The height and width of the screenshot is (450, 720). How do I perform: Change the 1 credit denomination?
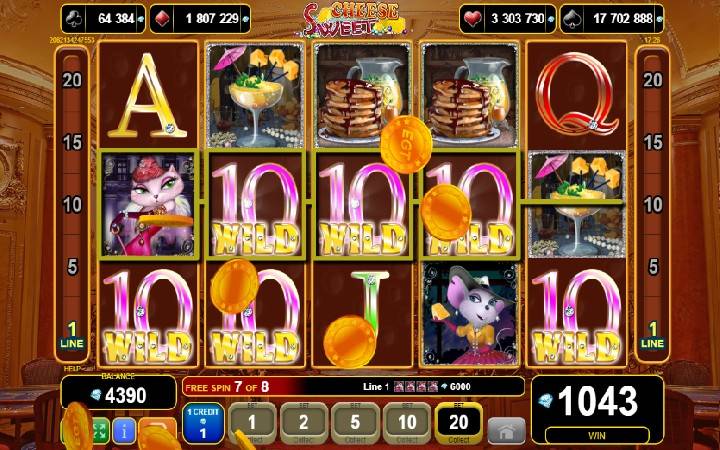pyautogui.click(x=201, y=424)
